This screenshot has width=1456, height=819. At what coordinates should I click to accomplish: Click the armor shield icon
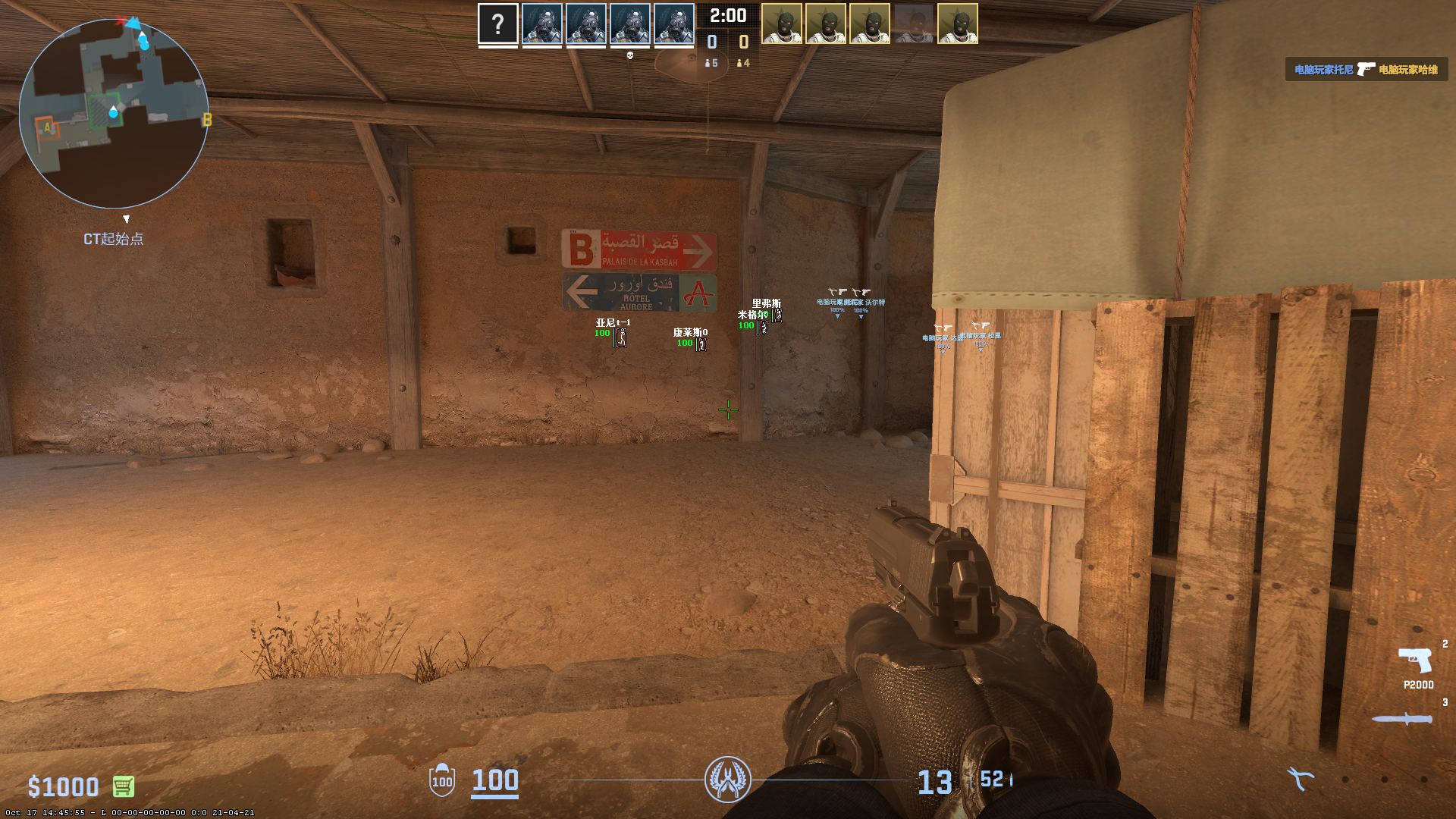point(442,780)
